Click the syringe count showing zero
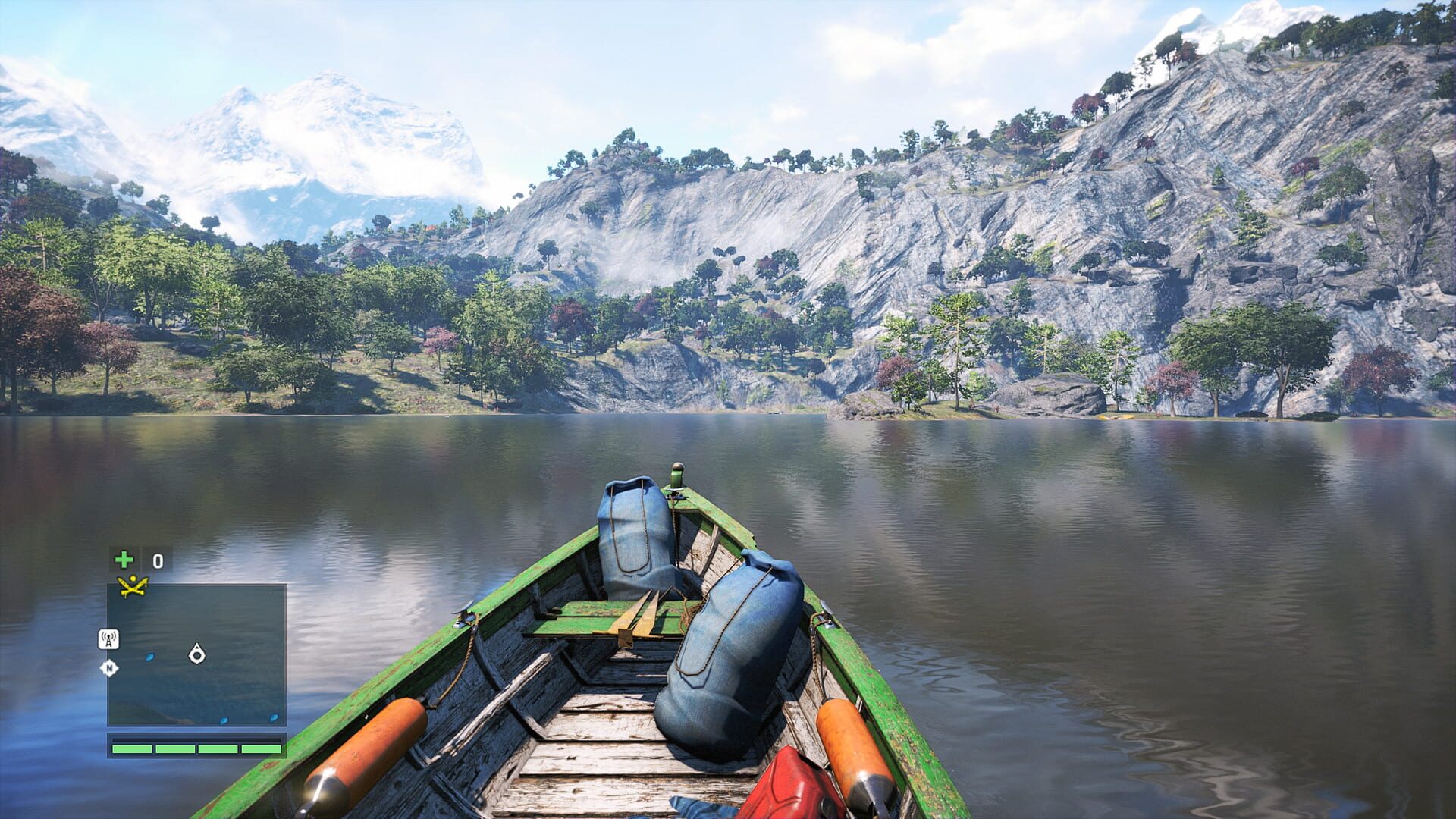 [157, 561]
